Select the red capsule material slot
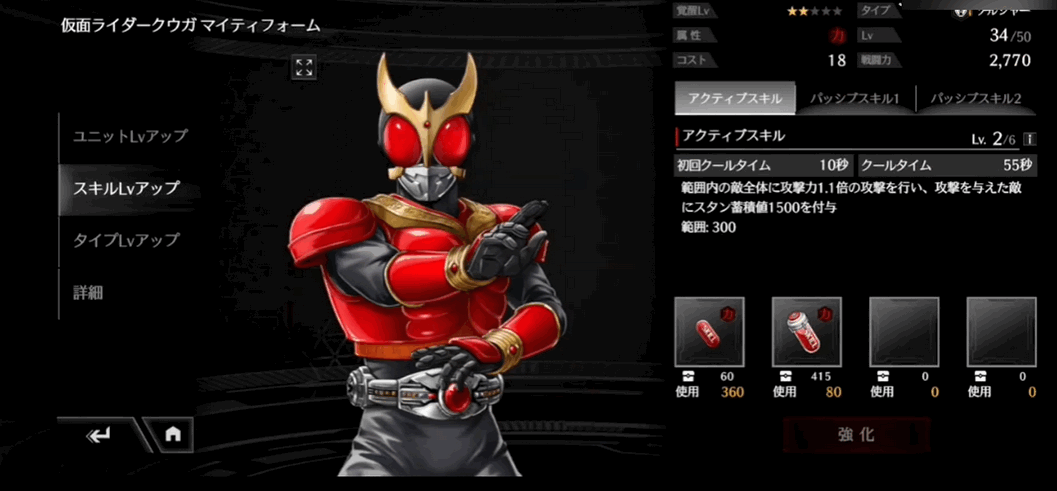This screenshot has height=491, width=1057. (x=709, y=331)
